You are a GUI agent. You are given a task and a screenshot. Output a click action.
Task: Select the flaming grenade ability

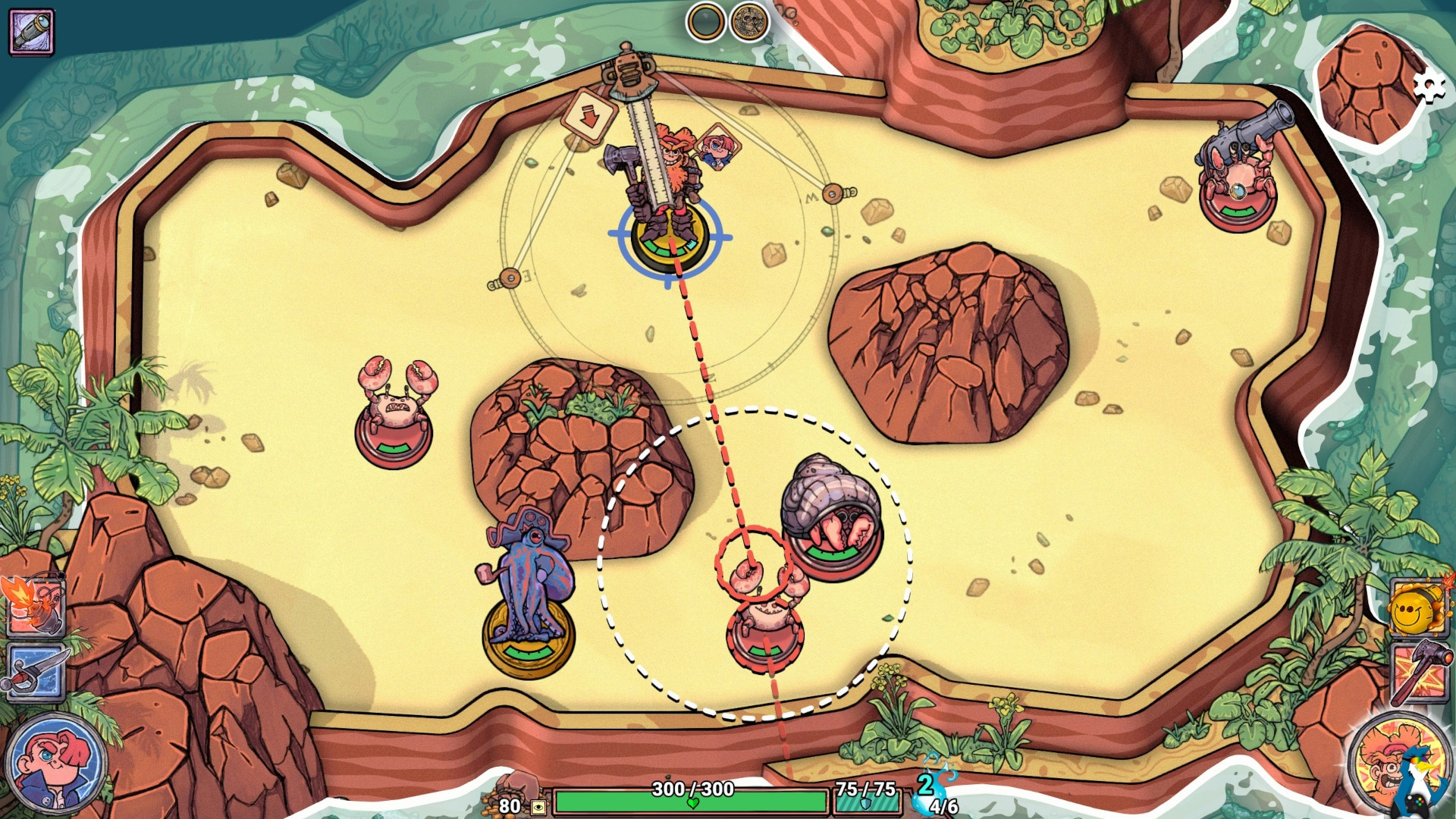coord(34,605)
